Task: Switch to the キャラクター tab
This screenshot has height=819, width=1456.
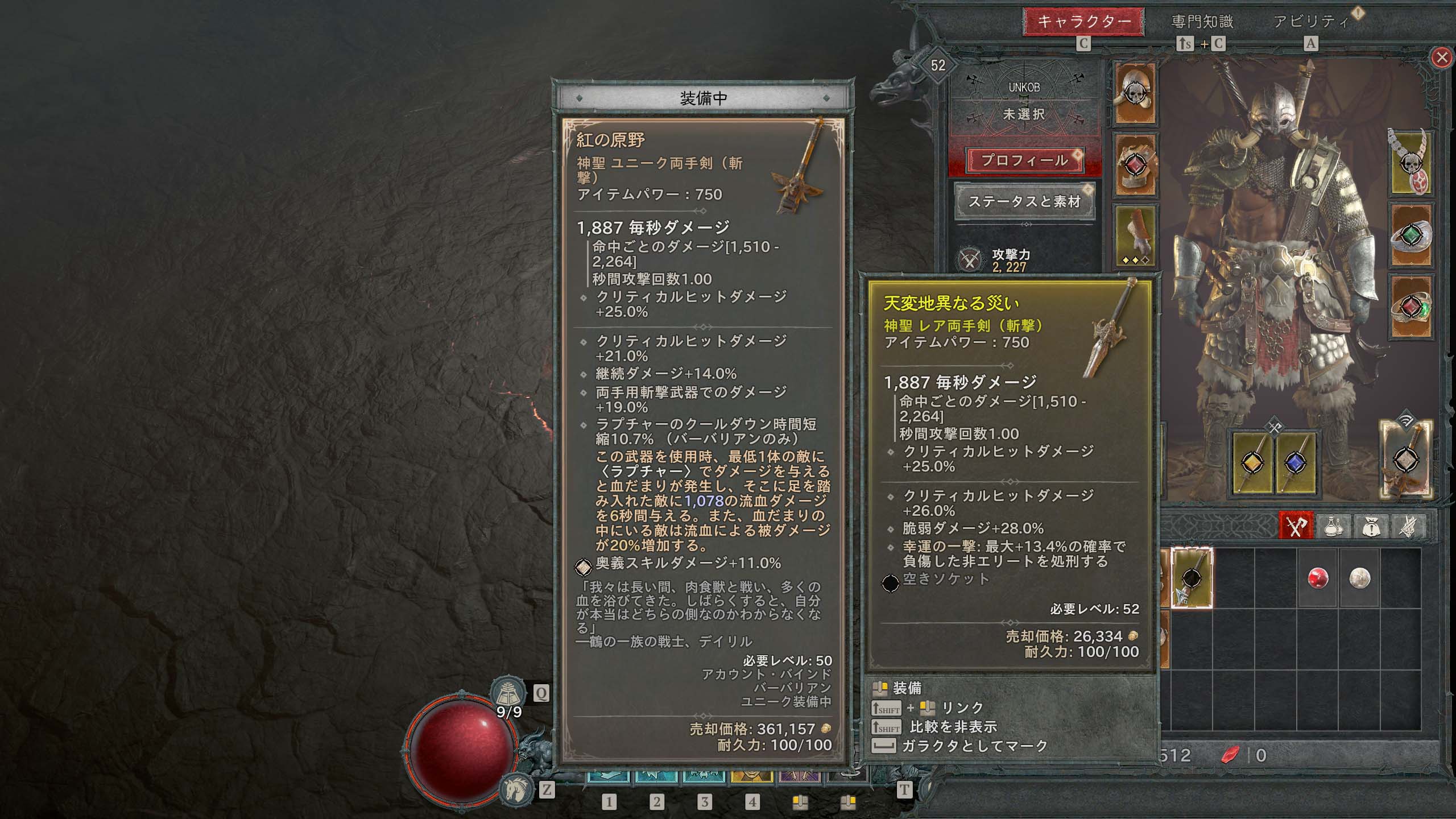Action: point(1083,22)
